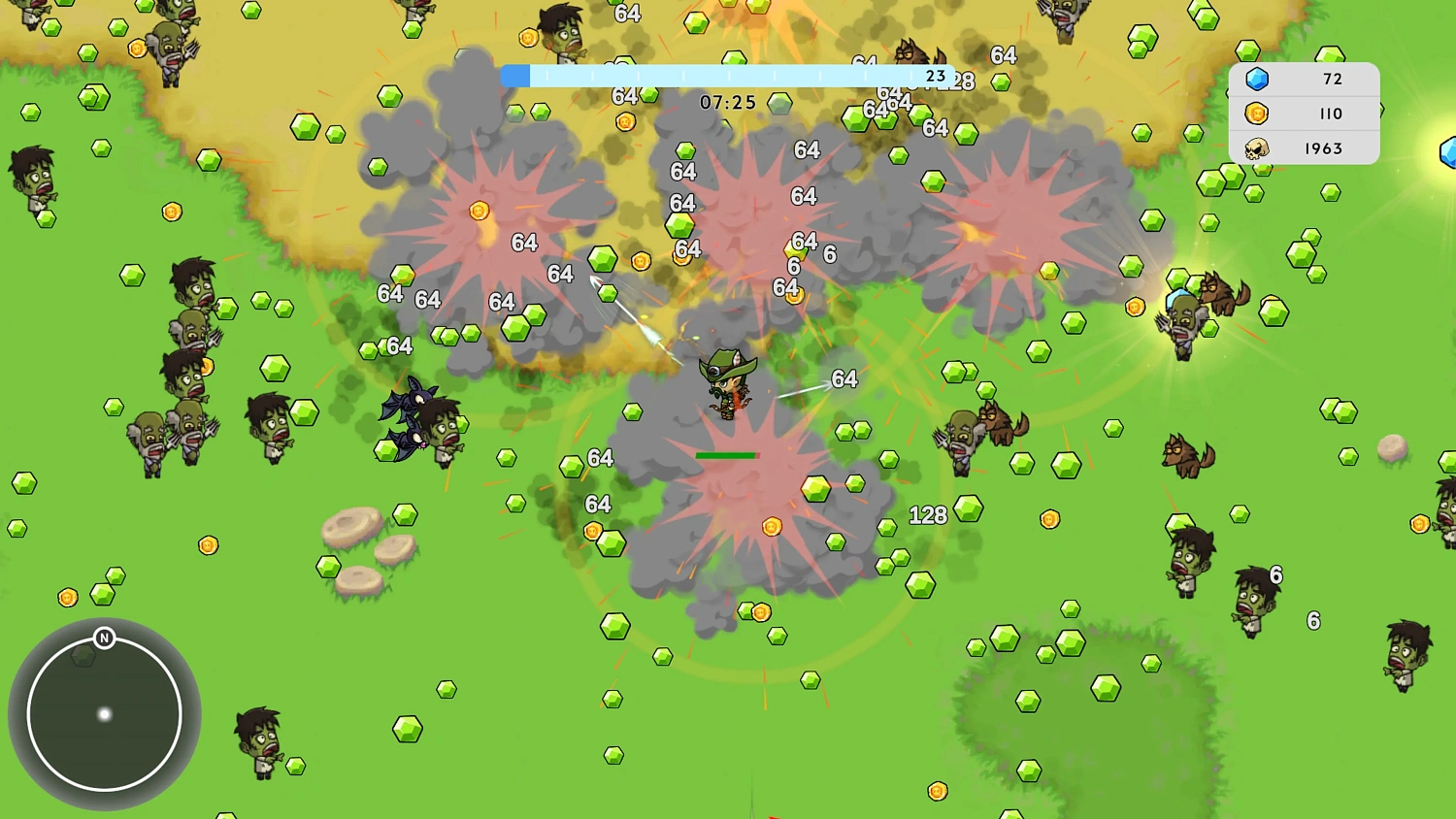Image resolution: width=1456 pixels, height=819 pixels.
Task: Click the large 128 damage number
Action: coord(929,515)
